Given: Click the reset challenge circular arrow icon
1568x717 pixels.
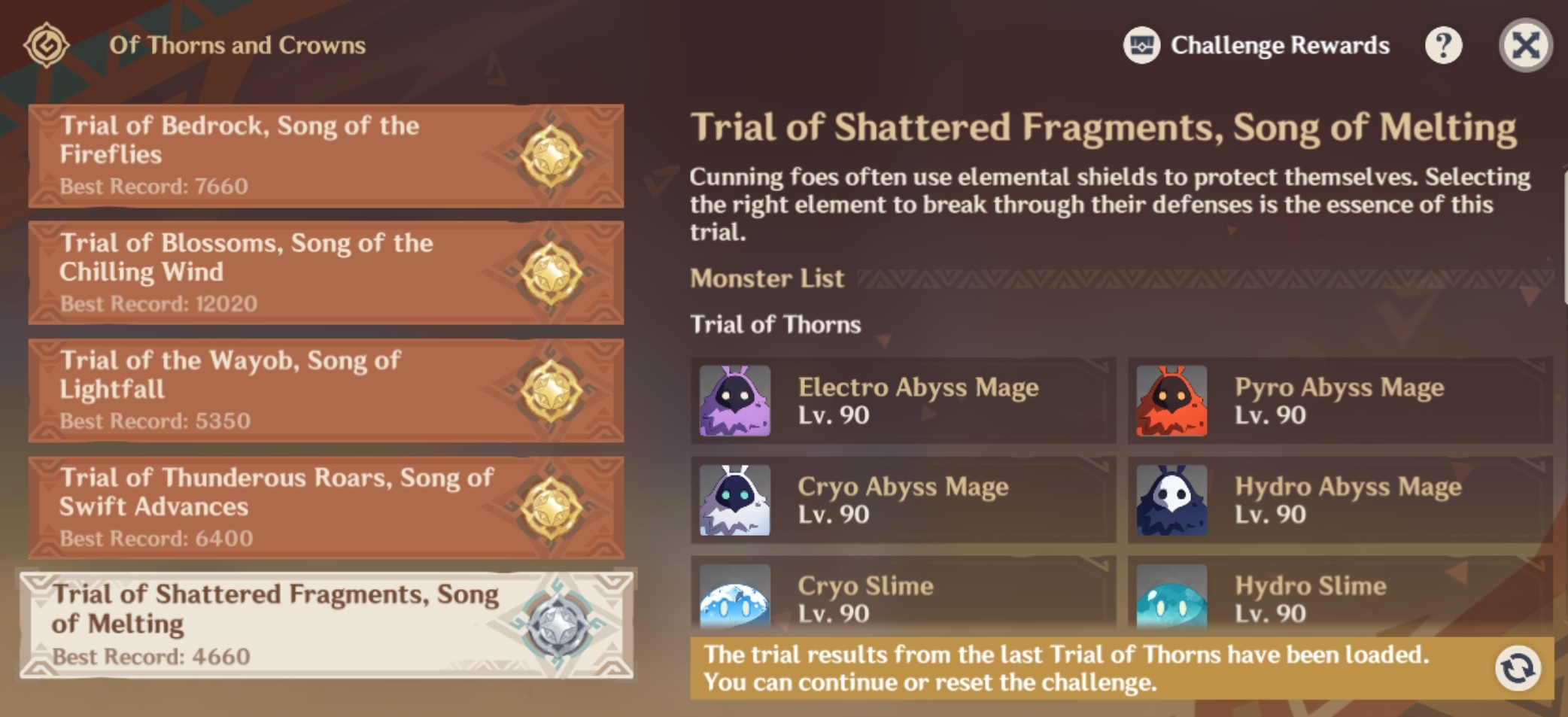Looking at the screenshot, I should tap(1519, 670).
